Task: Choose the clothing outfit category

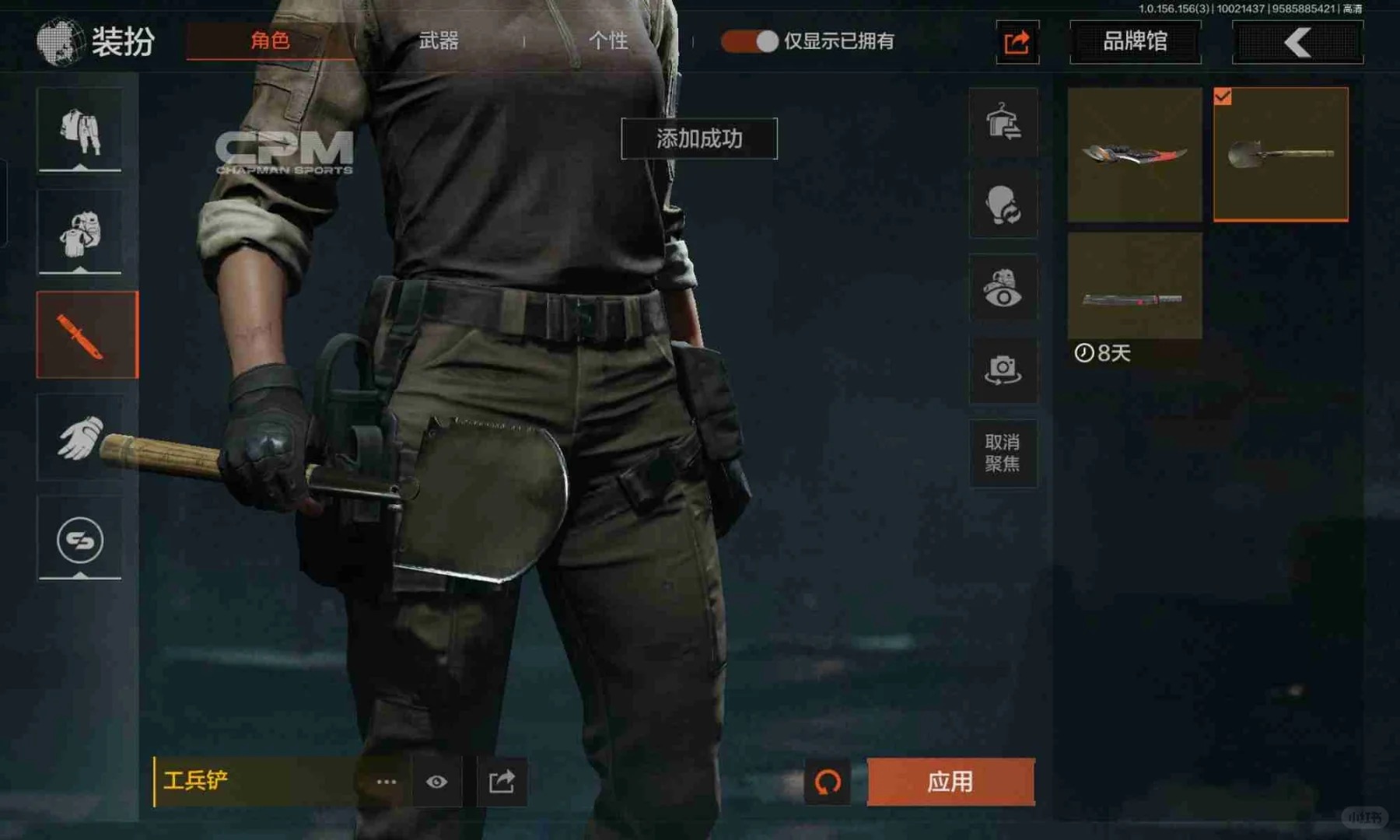Action: (80, 130)
